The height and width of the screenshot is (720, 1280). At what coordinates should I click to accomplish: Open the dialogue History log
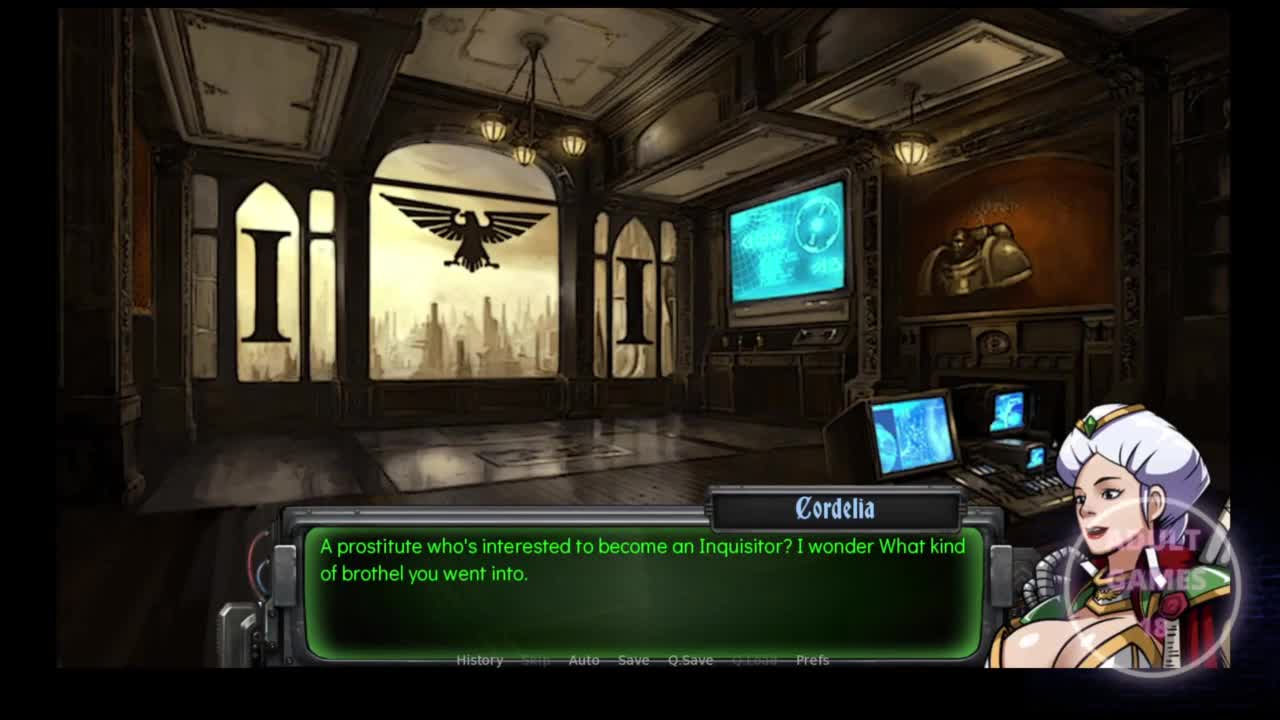[x=479, y=660]
